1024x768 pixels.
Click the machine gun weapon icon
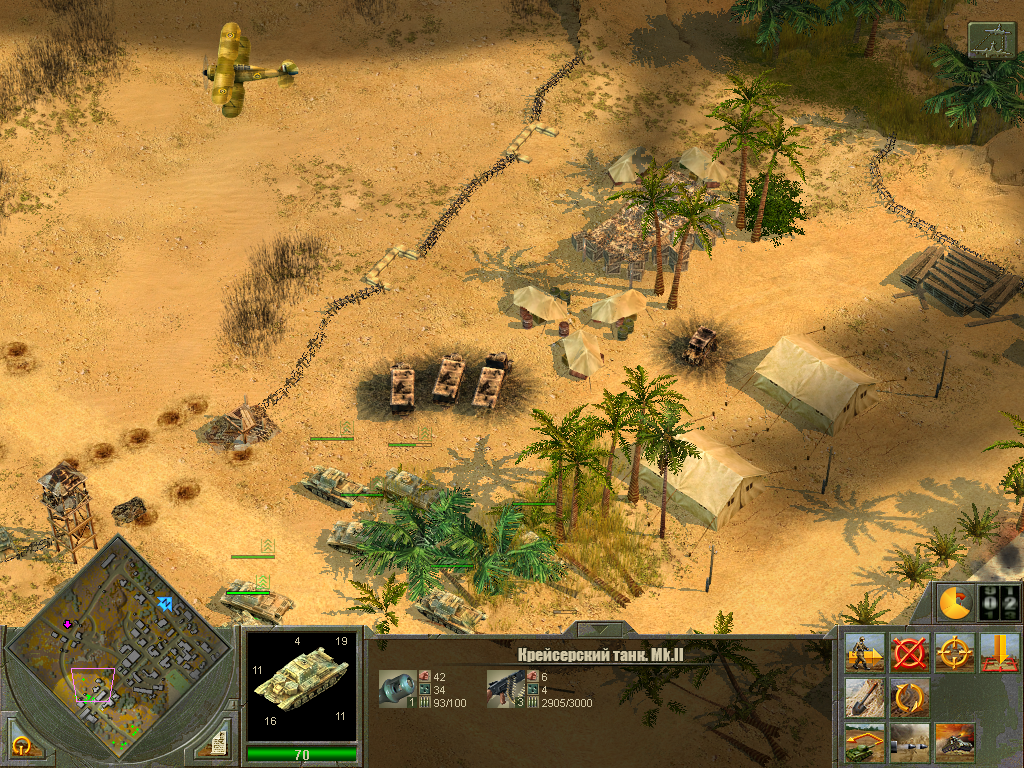(x=505, y=688)
